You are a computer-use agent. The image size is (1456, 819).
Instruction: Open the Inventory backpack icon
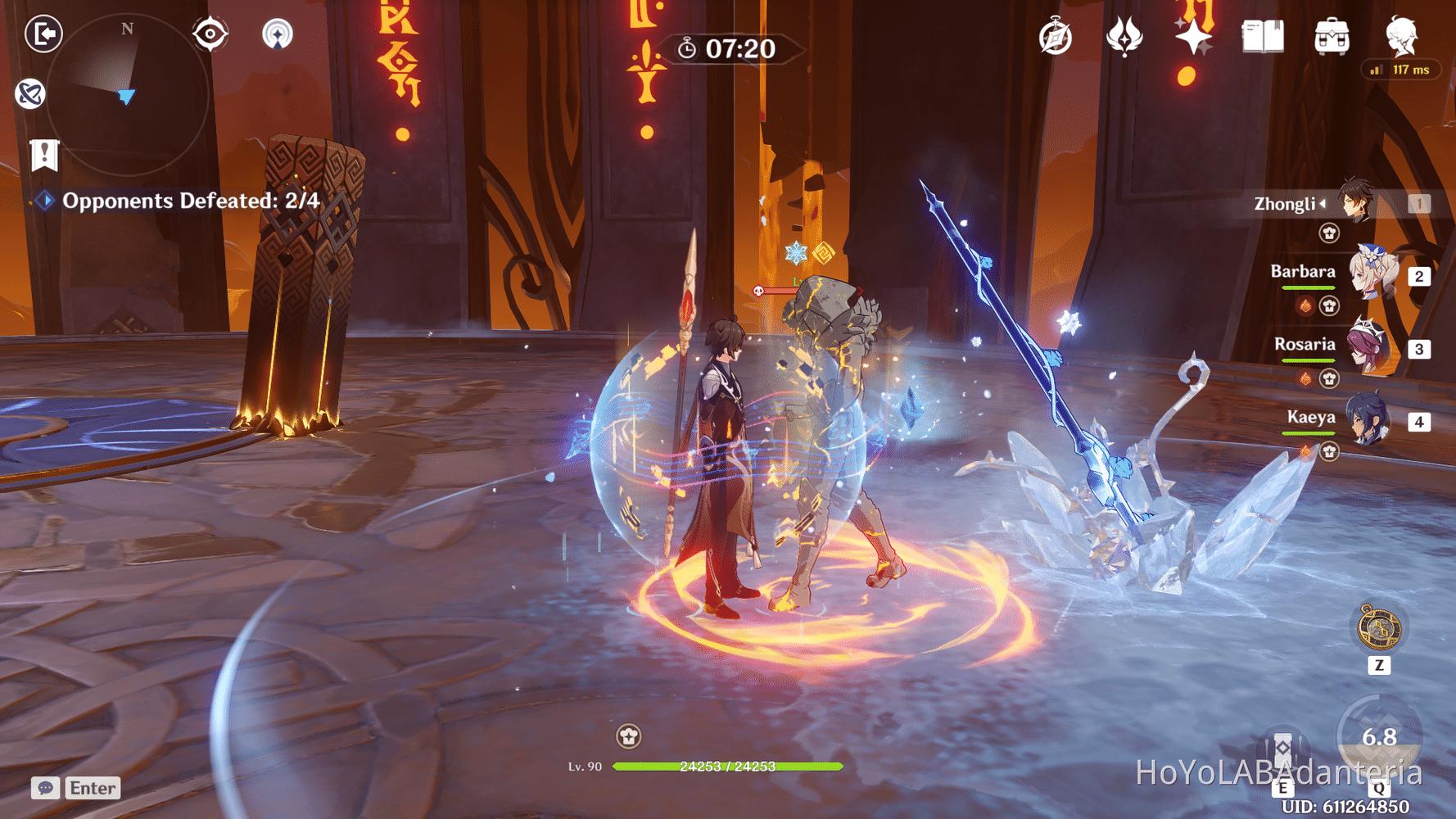(1331, 36)
